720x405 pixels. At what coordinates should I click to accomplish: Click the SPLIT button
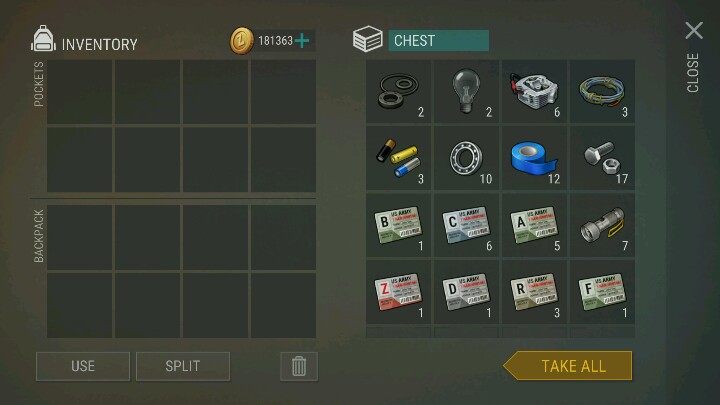[x=183, y=366]
